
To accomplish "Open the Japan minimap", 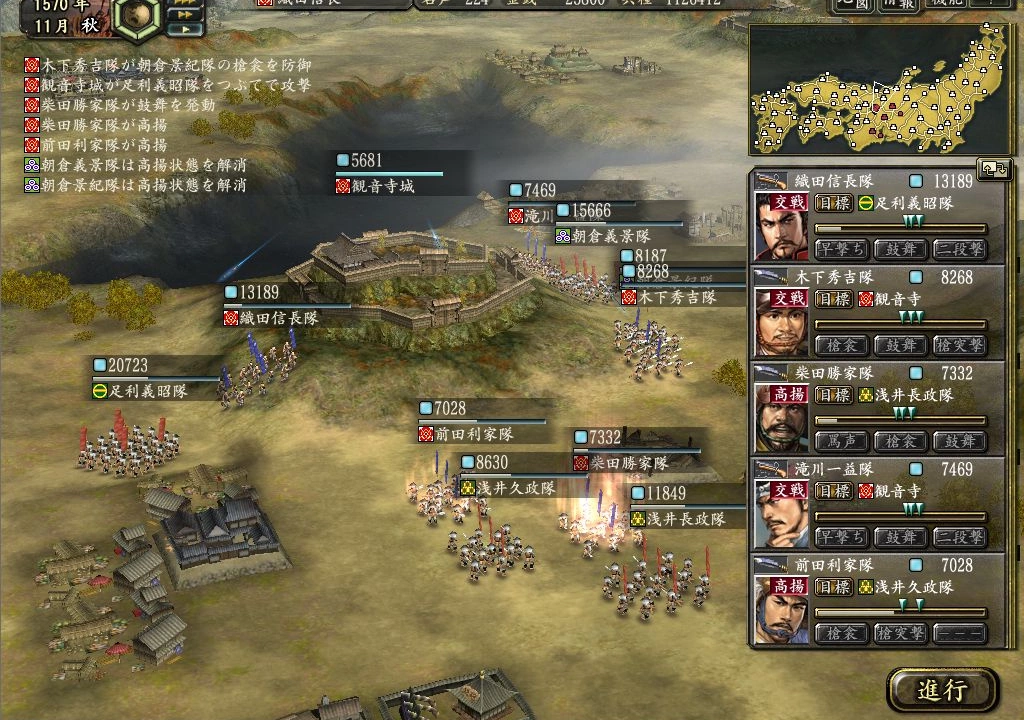I will (x=880, y=91).
